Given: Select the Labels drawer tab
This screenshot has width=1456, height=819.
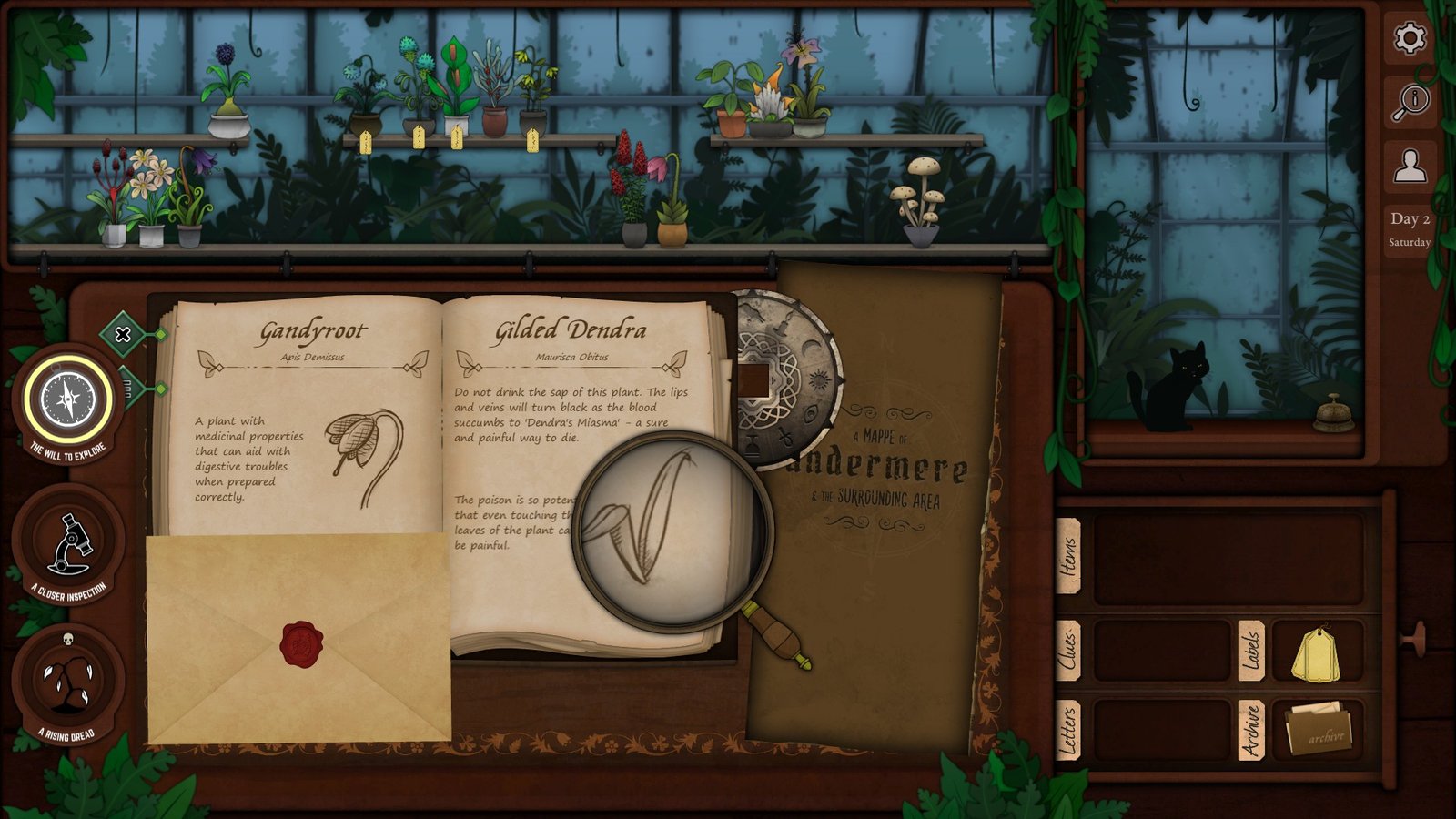Looking at the screenshot, I should [x=1251, y=651].
